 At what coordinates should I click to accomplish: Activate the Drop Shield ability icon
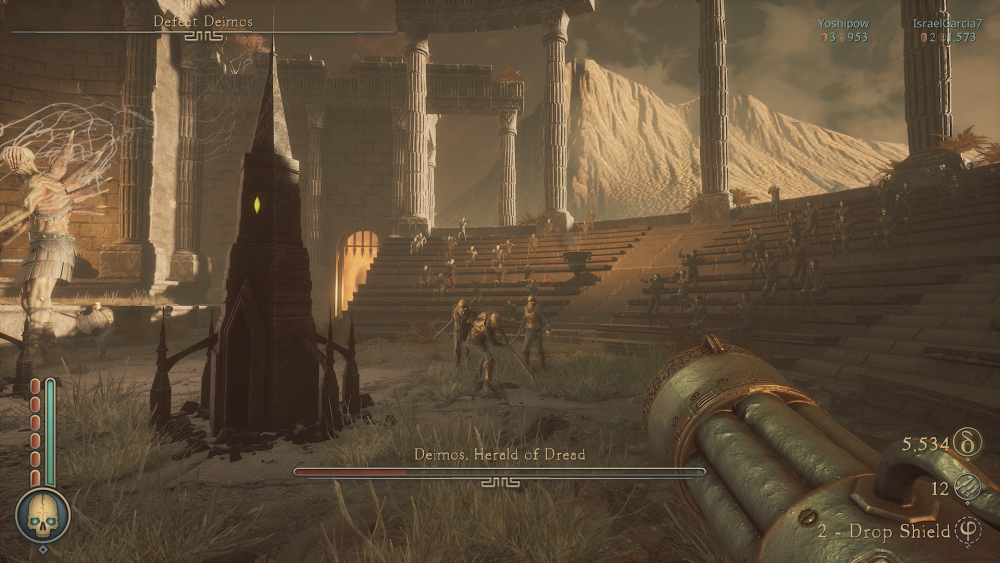(968, 531)
